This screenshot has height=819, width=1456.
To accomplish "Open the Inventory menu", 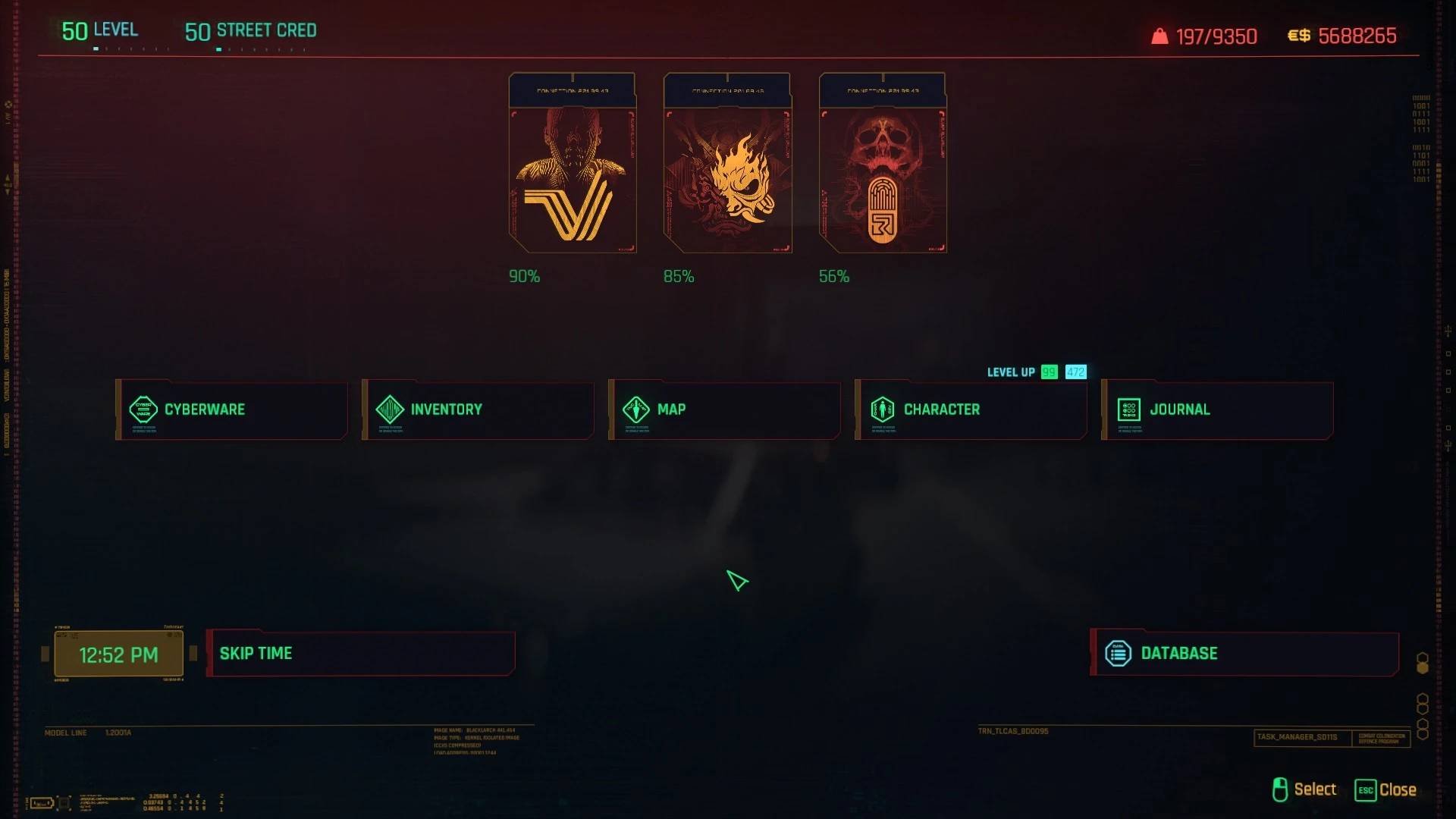I will tap(478, 409).
